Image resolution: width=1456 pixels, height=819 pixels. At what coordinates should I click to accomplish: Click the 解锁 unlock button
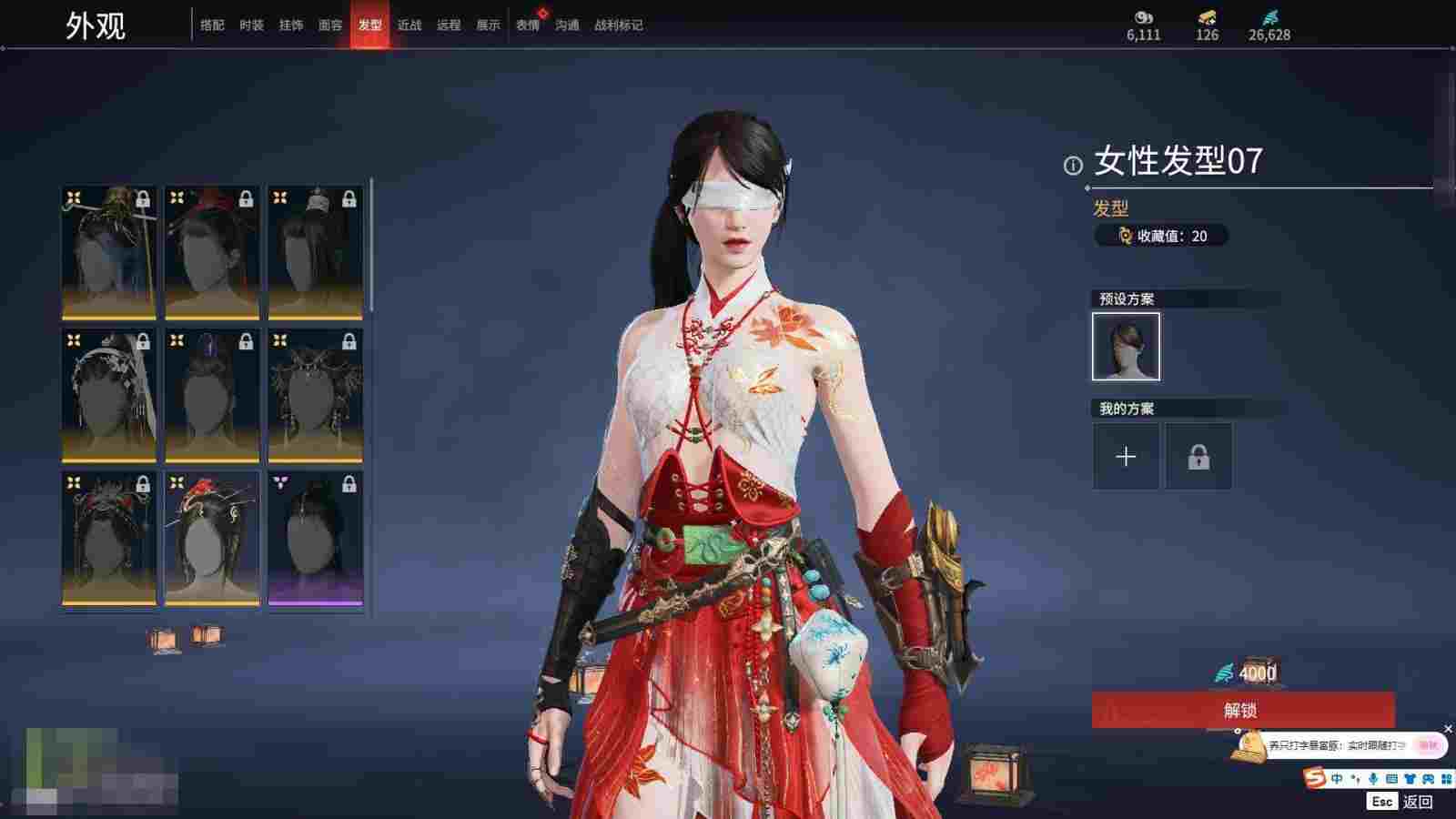tap(1242, 710)
